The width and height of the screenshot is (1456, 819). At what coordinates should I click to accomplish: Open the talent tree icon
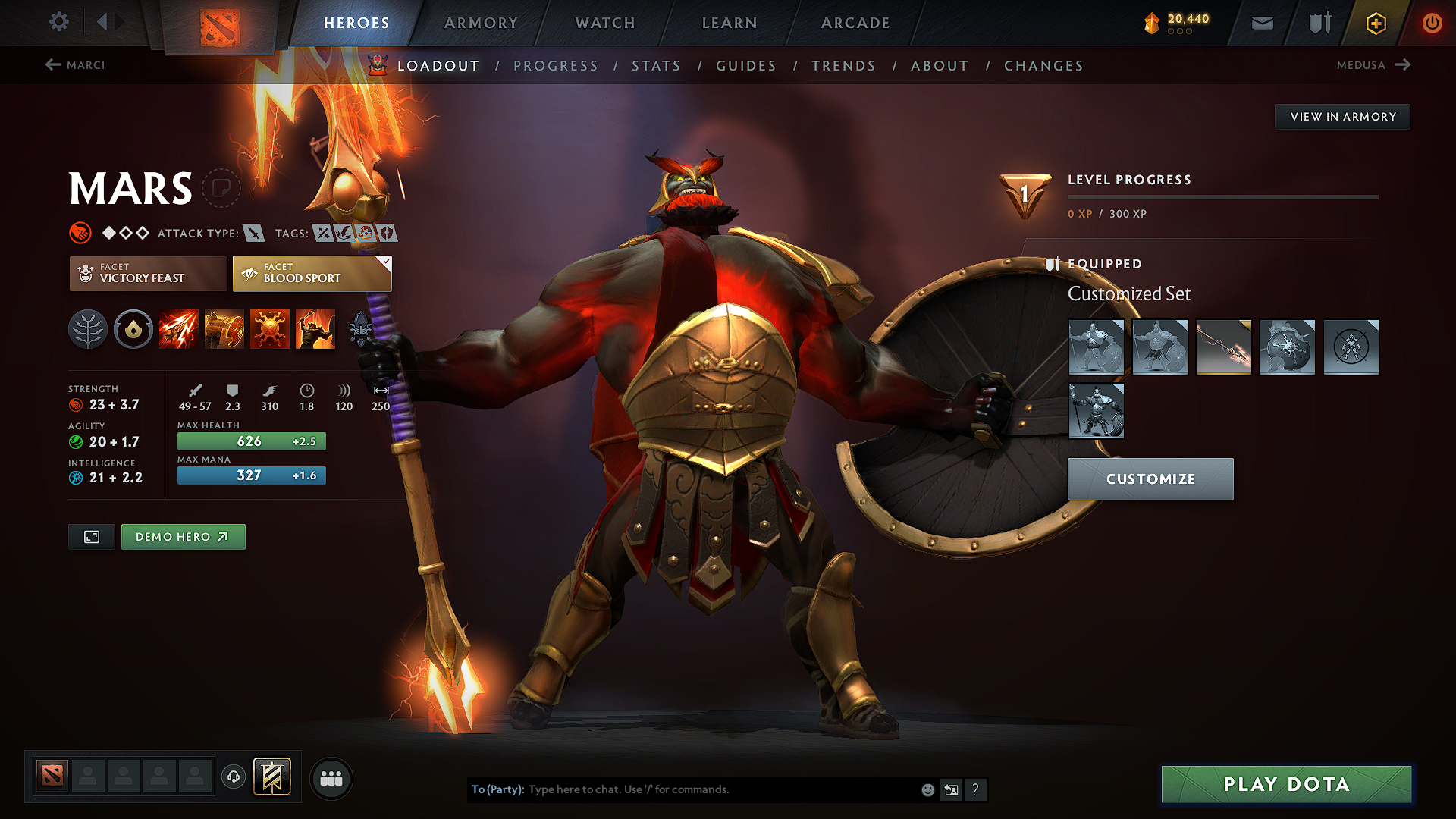88,329
